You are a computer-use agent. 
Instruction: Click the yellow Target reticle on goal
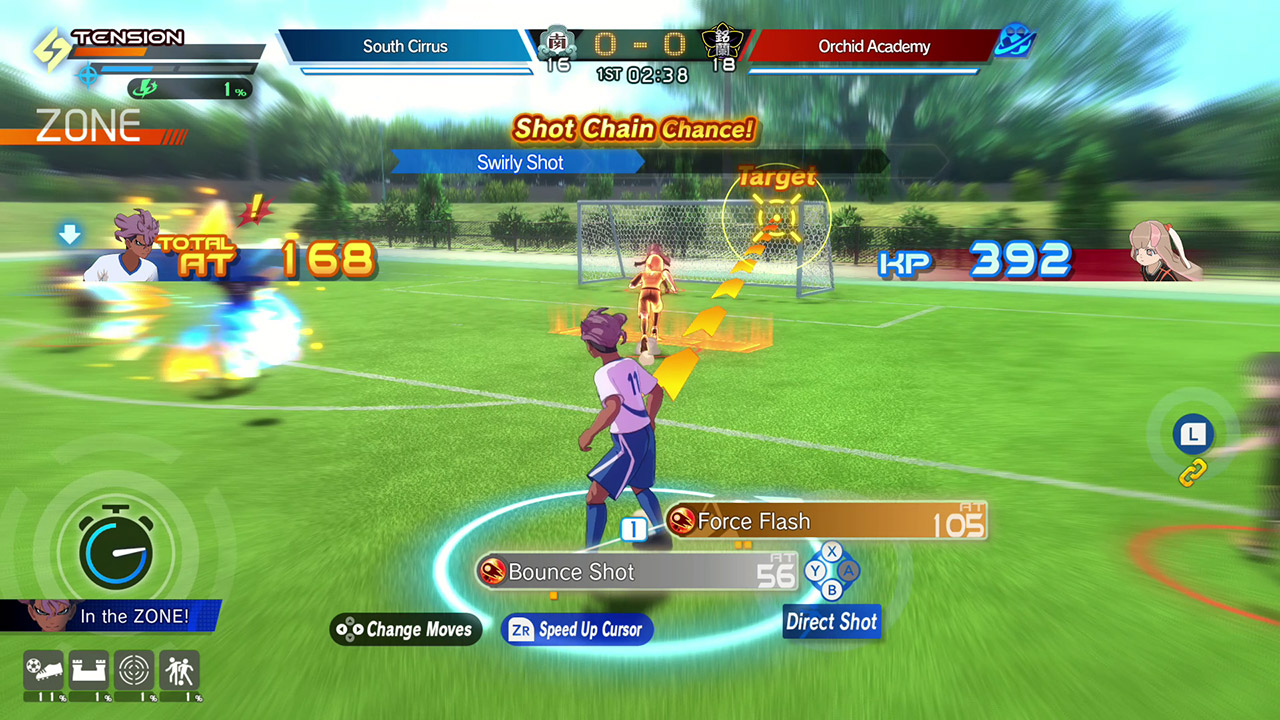click(776, 216)
